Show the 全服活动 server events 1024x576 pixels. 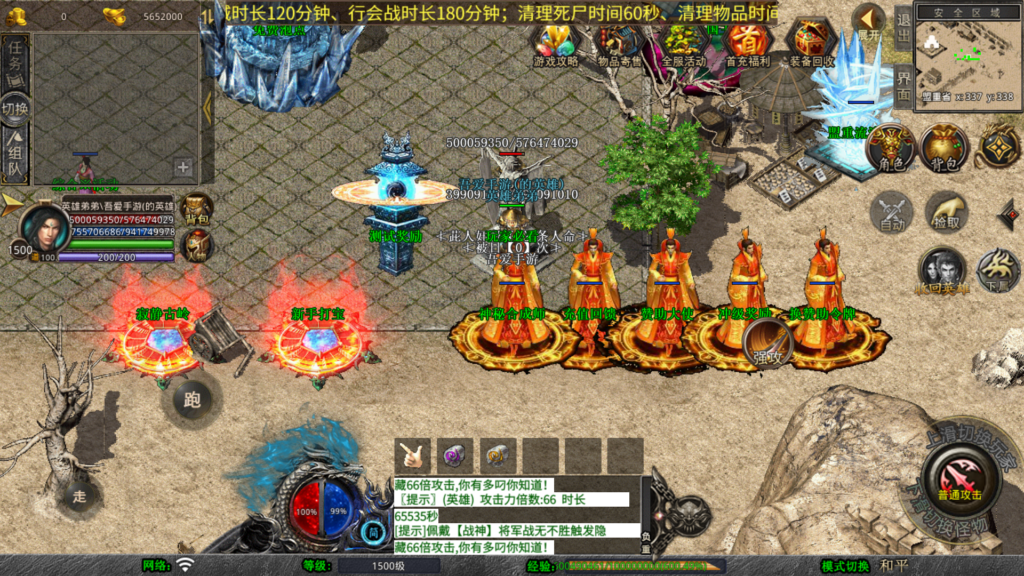click(x=684, y=42)
